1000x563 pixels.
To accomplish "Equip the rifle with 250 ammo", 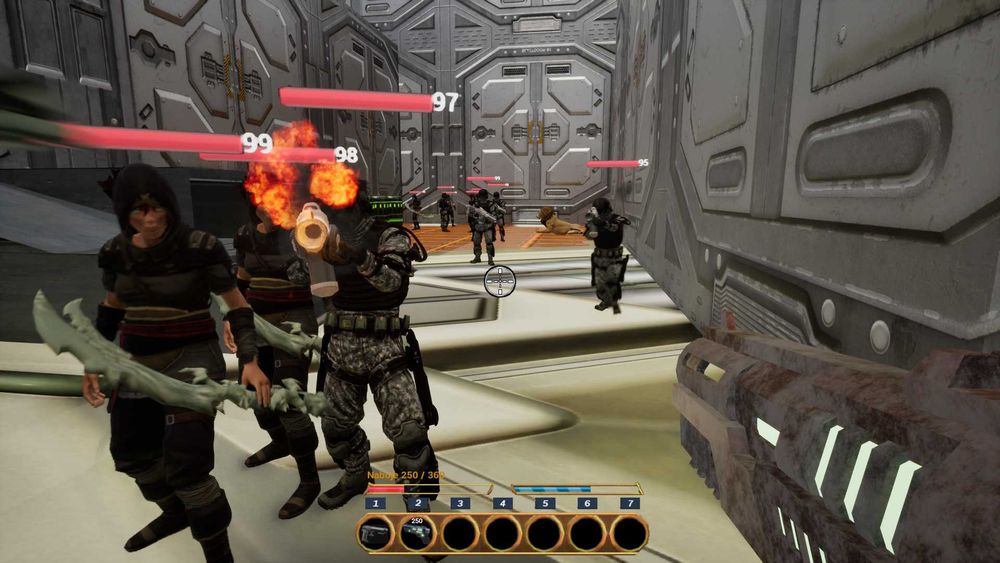I will click(417, 533).
